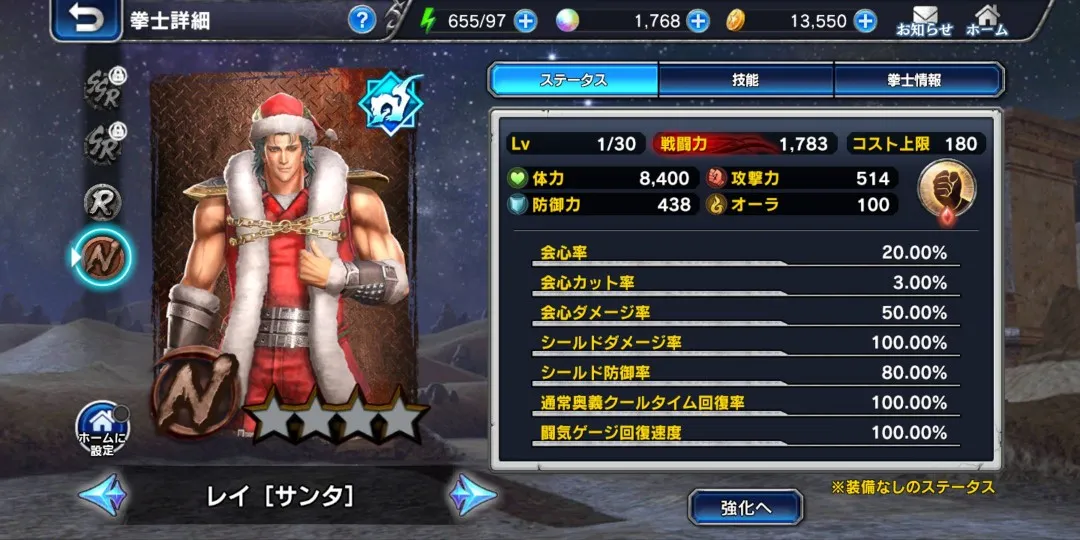The height and width of the screenshot is (540, 1080).
Task: Add stamina with the plus button
Action: point(524,21)
